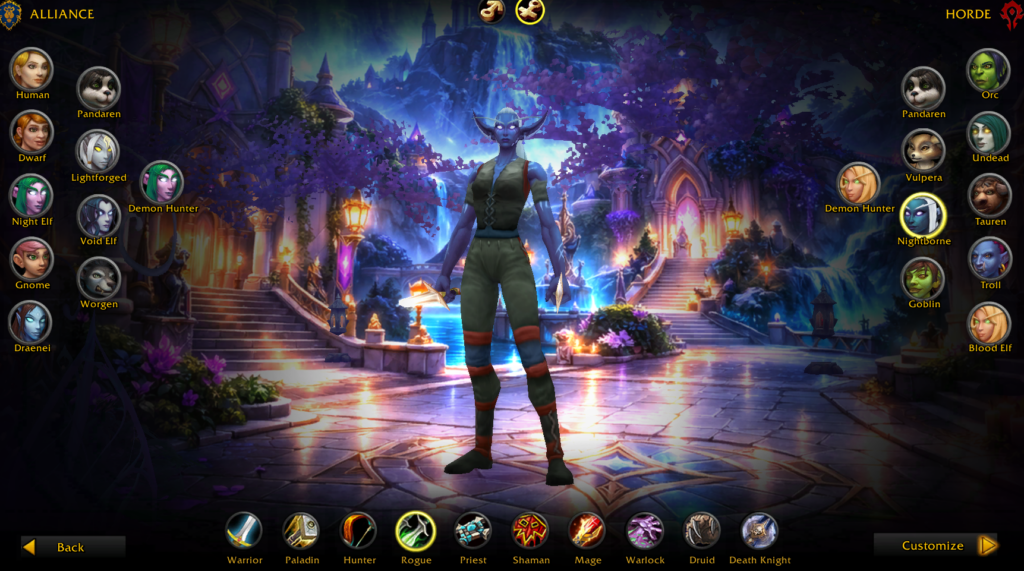This screenshot has height=571, width=1024.
Task: Pick the Hunter class
Action: click(x=359, y=530)
